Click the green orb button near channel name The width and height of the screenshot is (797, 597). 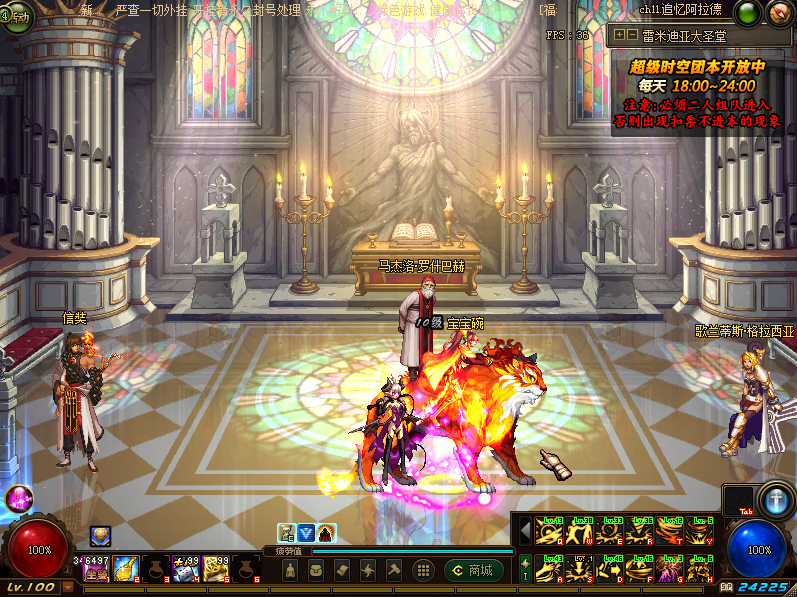747,13
